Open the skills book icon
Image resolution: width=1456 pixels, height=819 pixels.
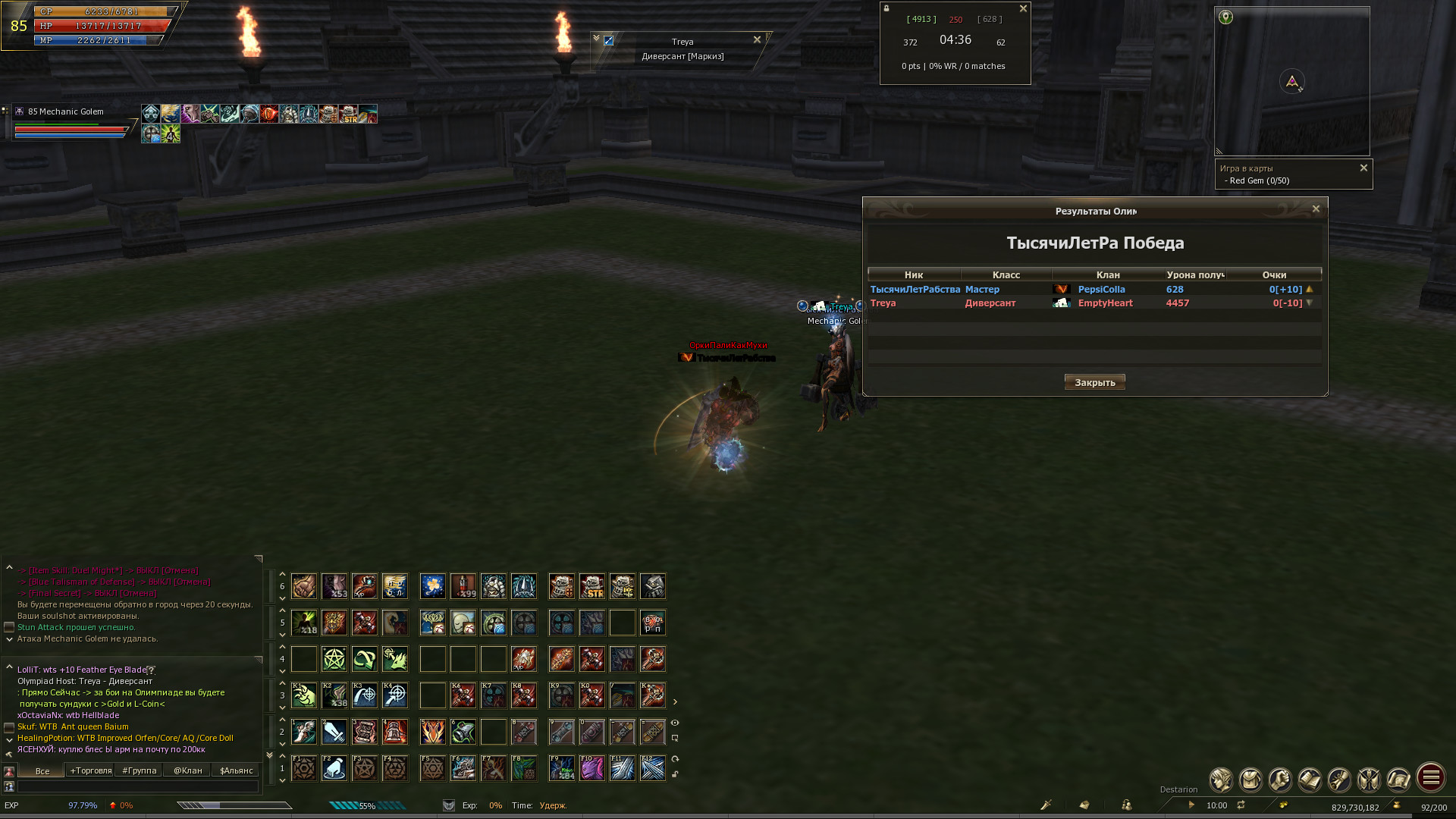click(1310, 779)
